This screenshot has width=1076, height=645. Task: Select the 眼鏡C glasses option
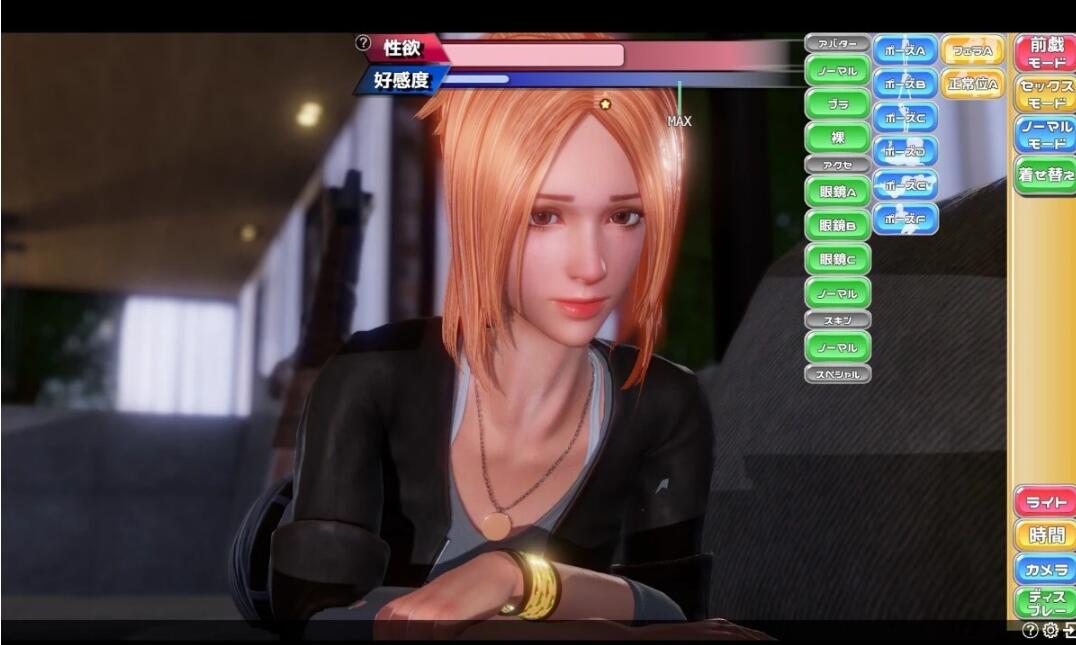coord(837,258)
